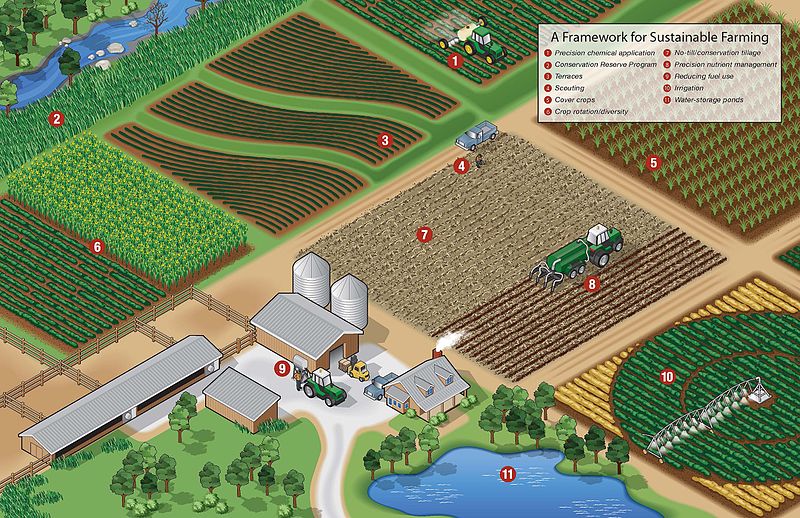Click Precision nutrient management in the legend
Screen dimensions: 800x518
[725, 64]
